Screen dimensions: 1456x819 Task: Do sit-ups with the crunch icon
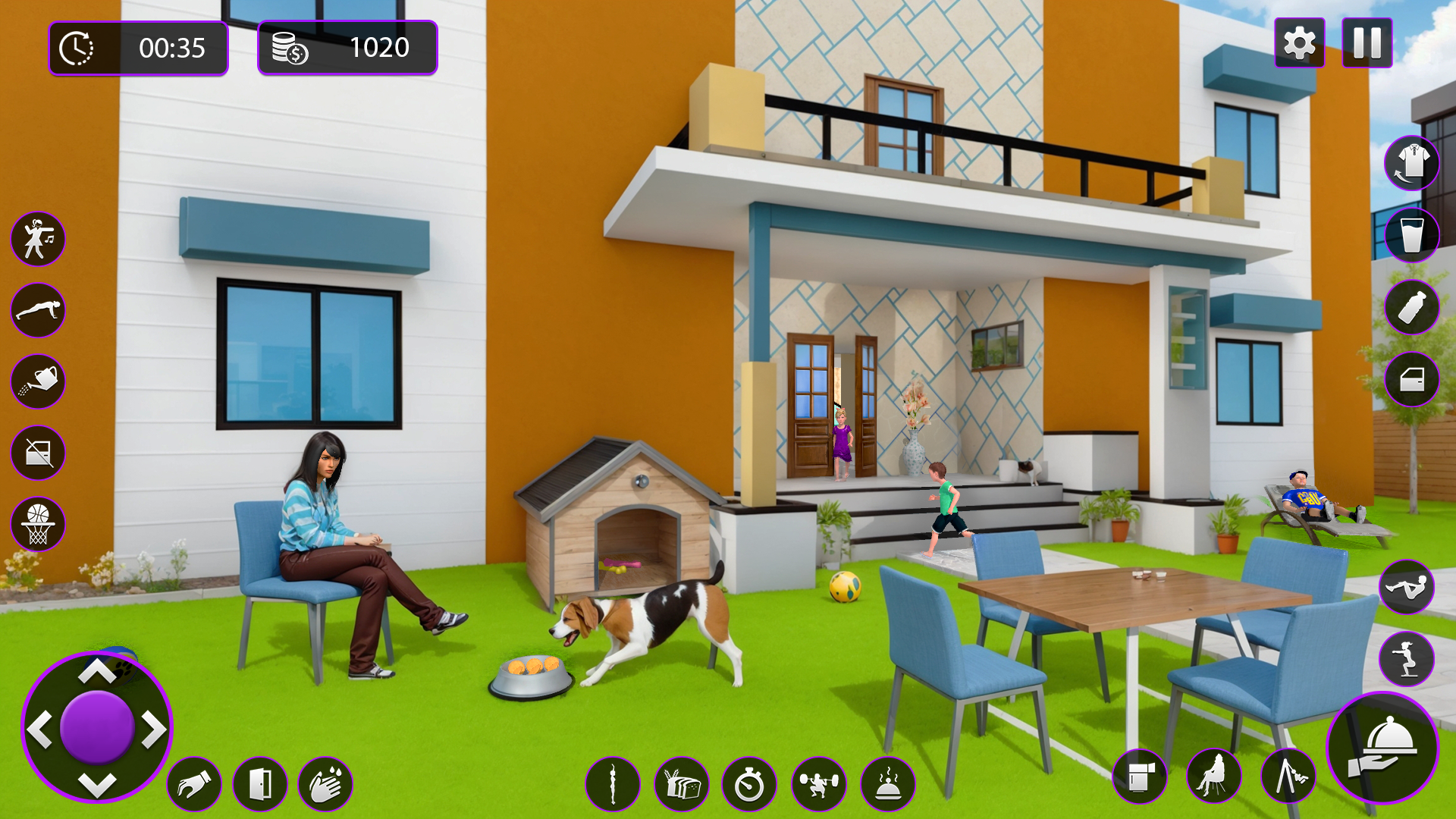tap(1406, 587)
